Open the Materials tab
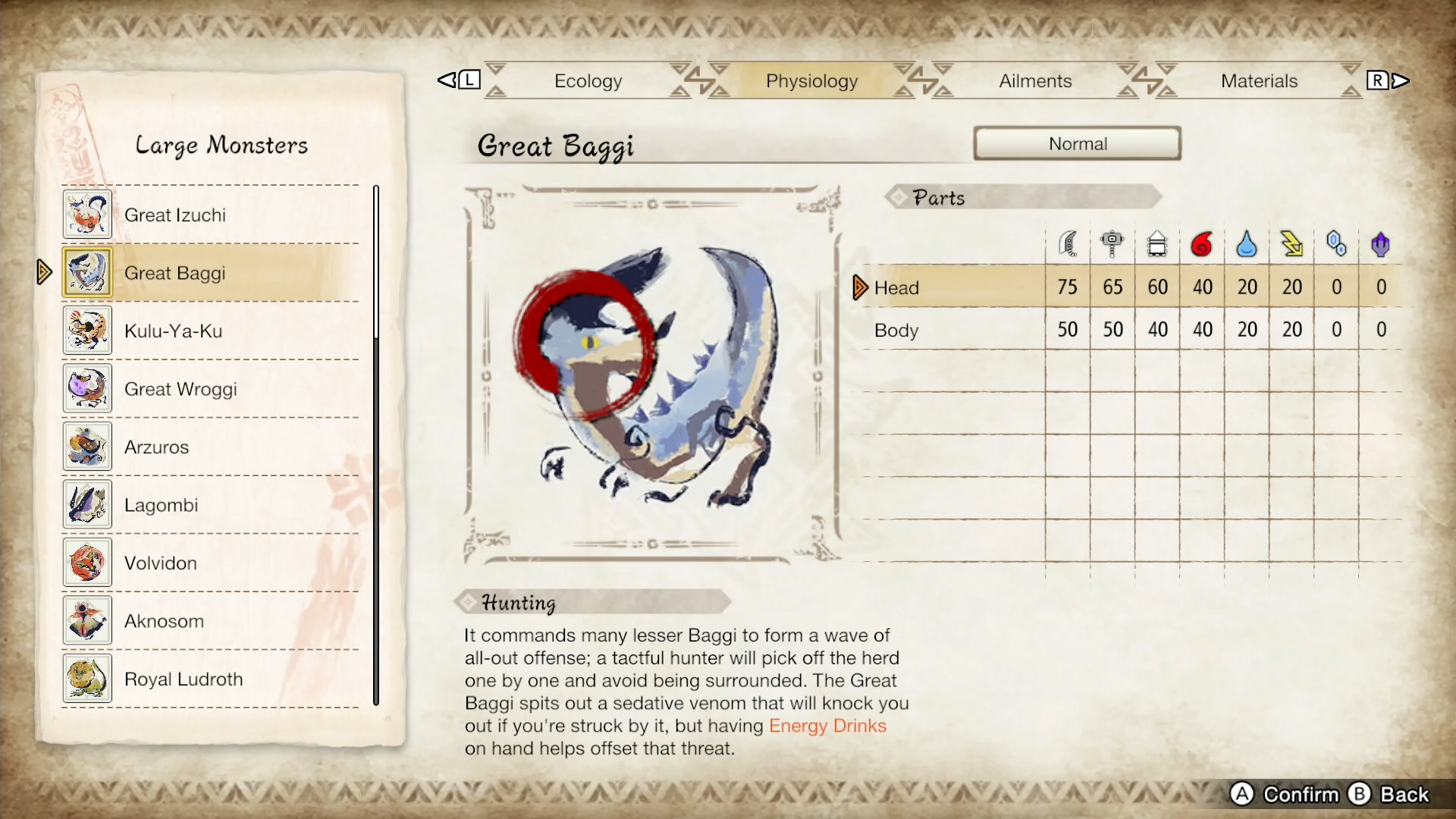Viewport: 1456px width, 819px height. (1260, 80)
